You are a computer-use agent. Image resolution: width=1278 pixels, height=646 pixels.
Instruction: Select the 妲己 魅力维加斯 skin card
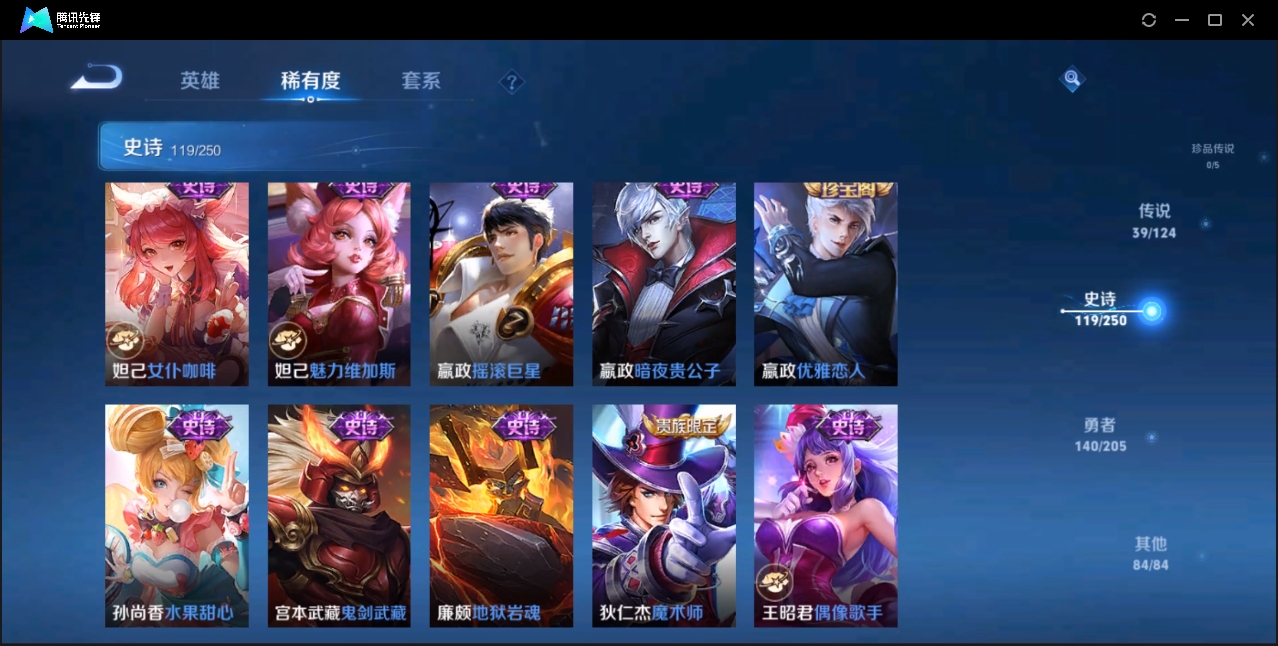point(339,284)
